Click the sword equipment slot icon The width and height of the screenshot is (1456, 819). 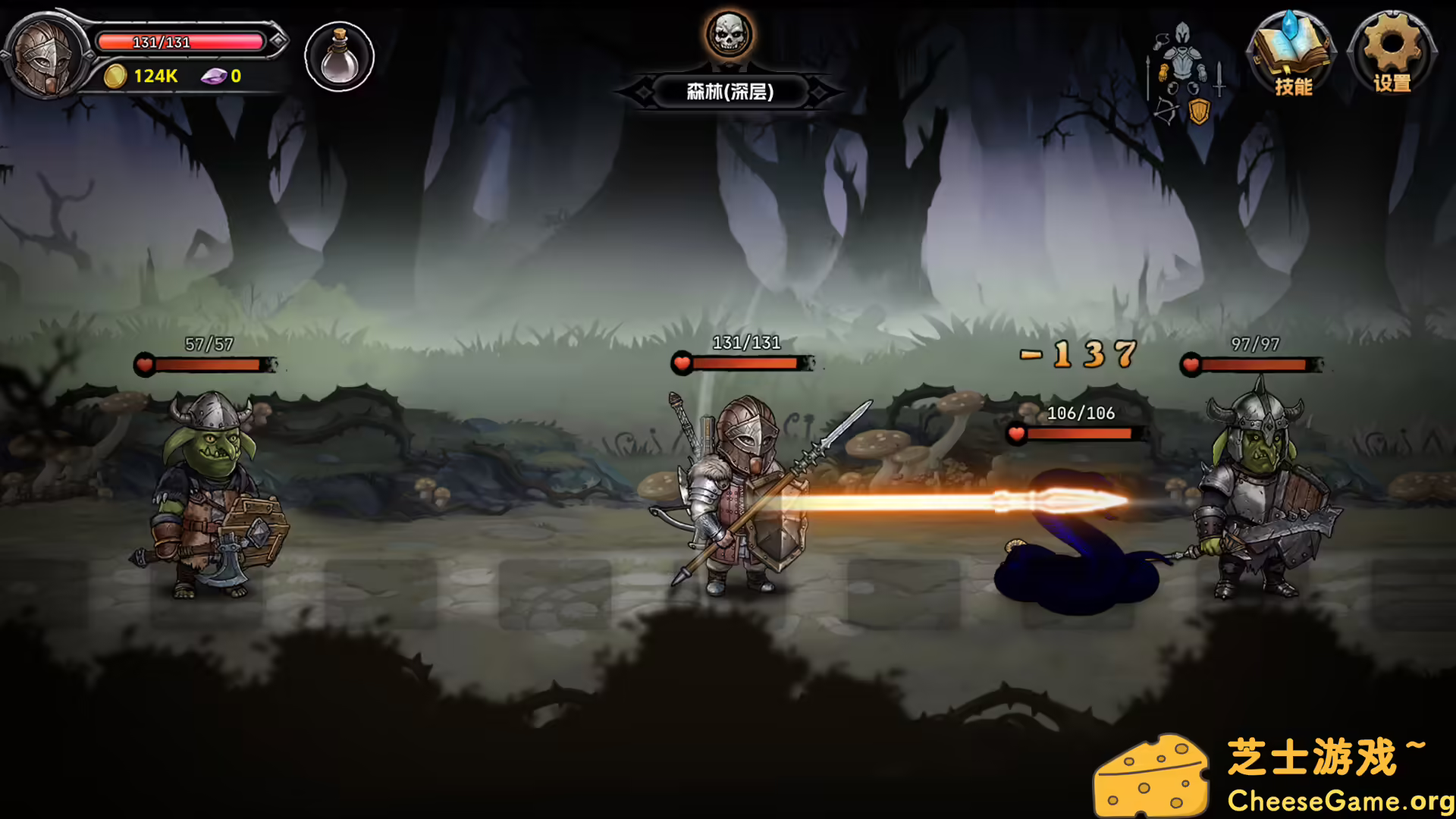tap(1219, 78)
